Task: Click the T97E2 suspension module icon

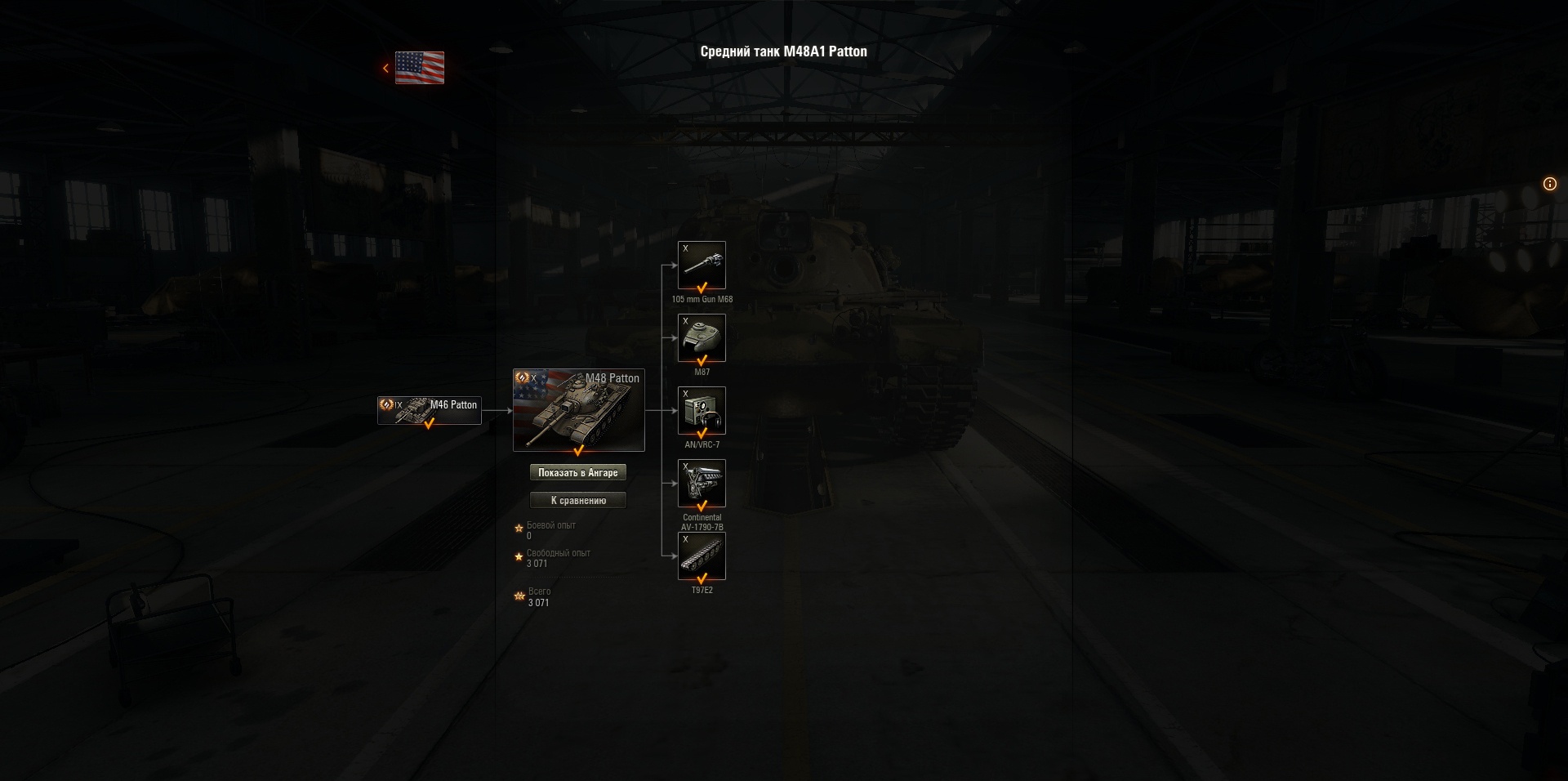Action: (x=702, y=555)
